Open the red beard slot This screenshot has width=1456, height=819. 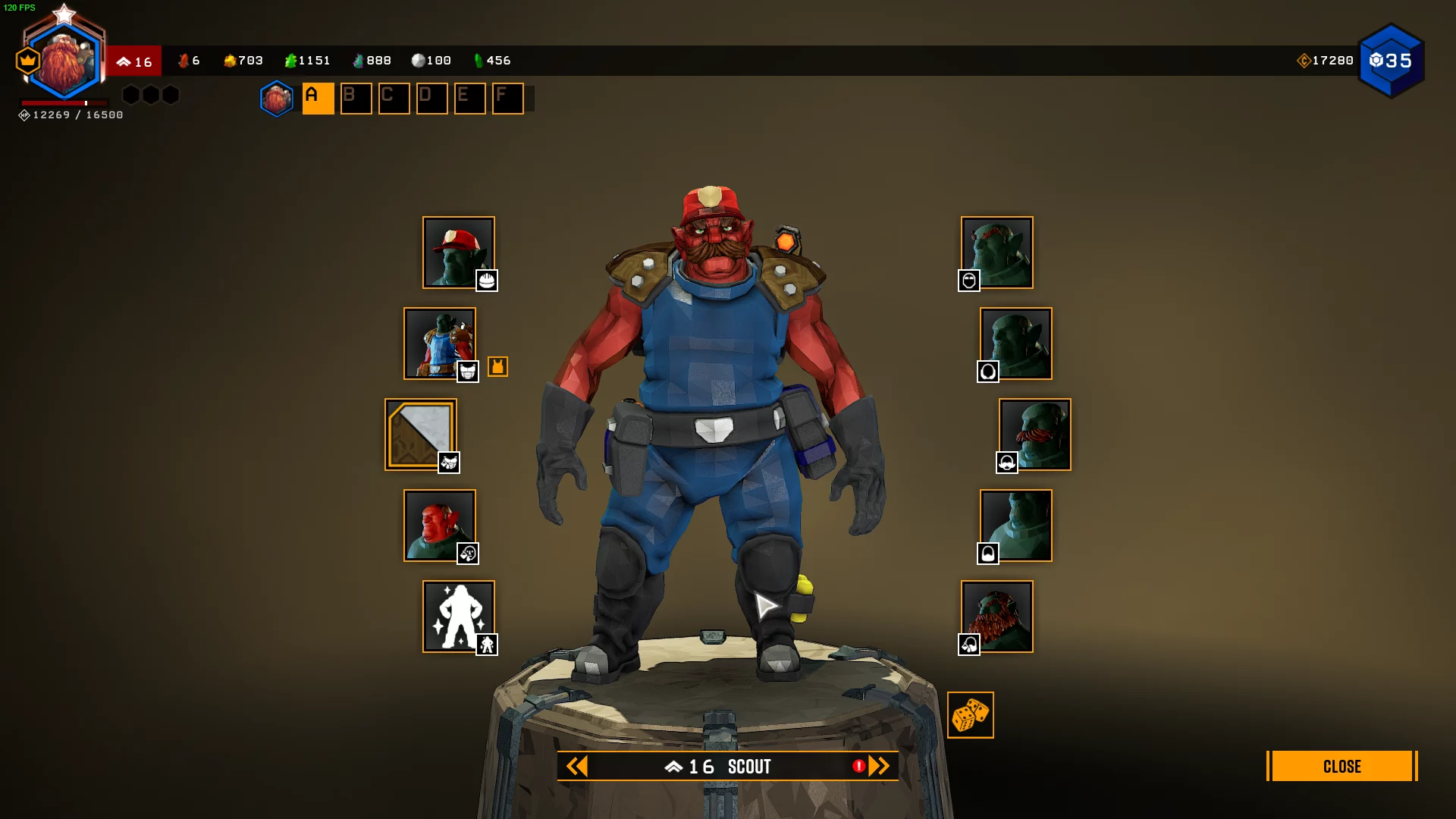[x=997, y=617]
